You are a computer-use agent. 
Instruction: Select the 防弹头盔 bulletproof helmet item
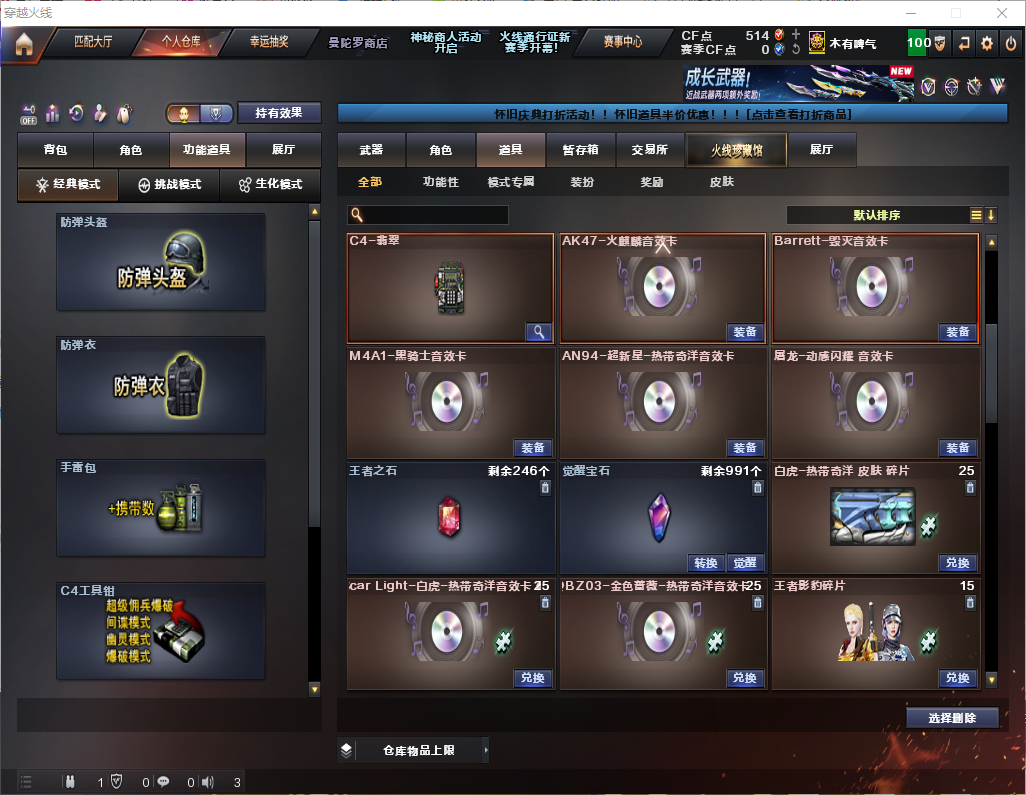coord(161,262)
